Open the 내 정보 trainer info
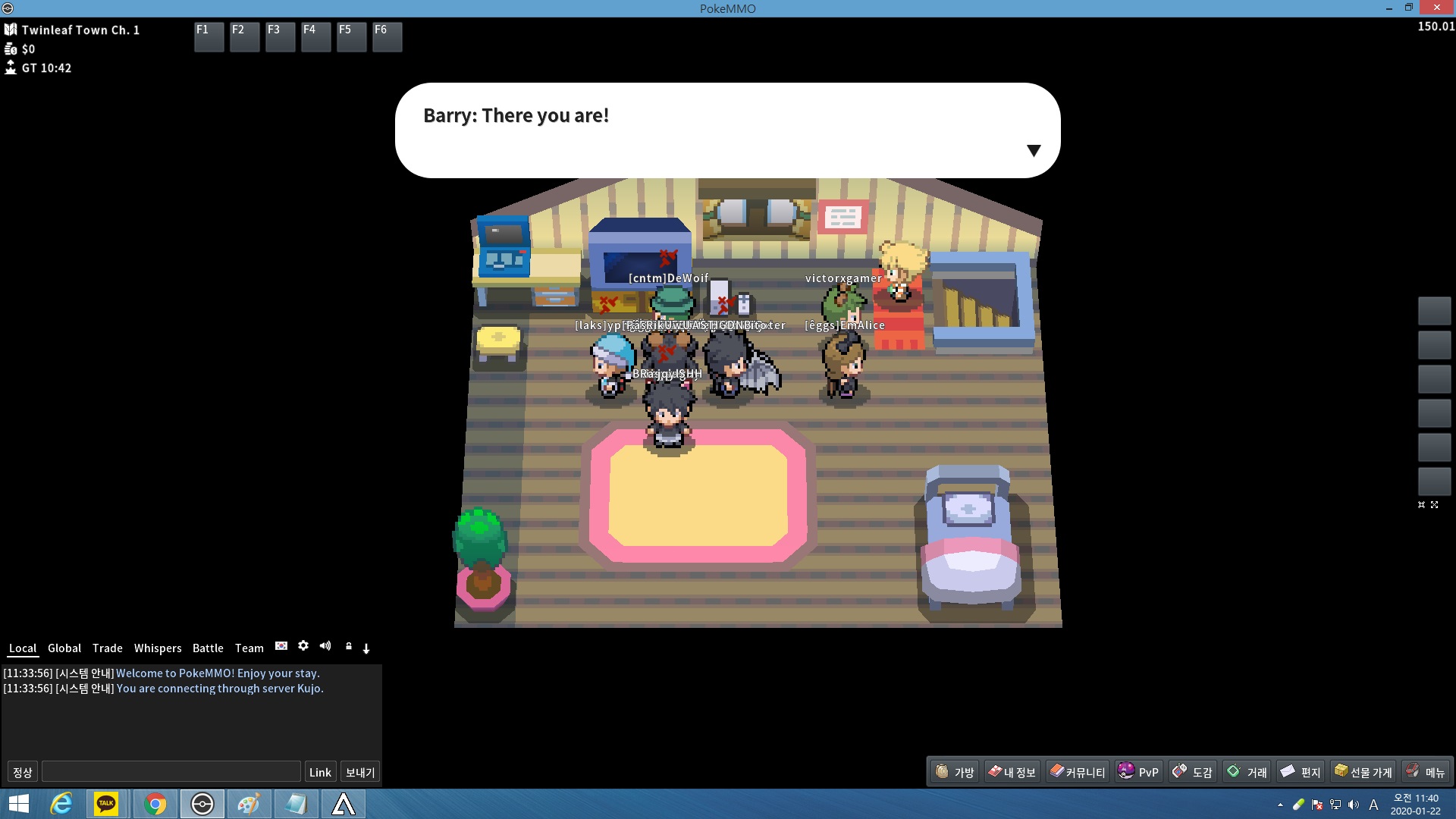This screenshot has width=1456, height=819. (x=1012, y=772)
